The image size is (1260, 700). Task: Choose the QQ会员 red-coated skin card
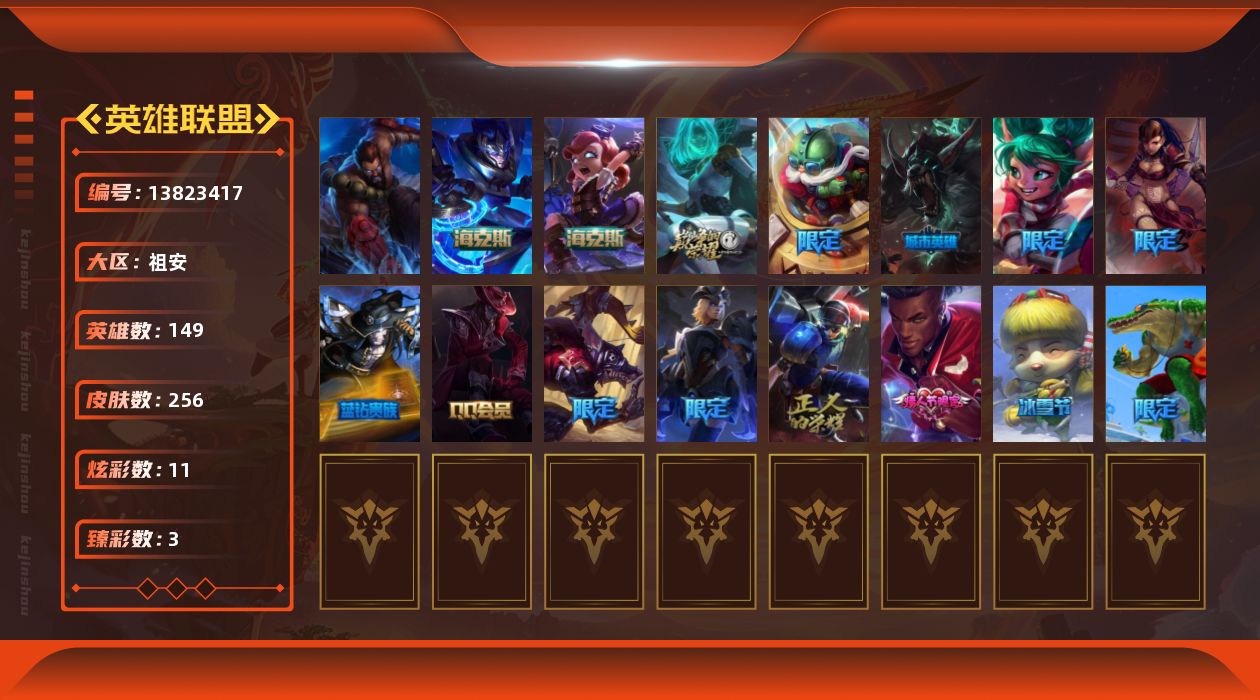(482, 364)
